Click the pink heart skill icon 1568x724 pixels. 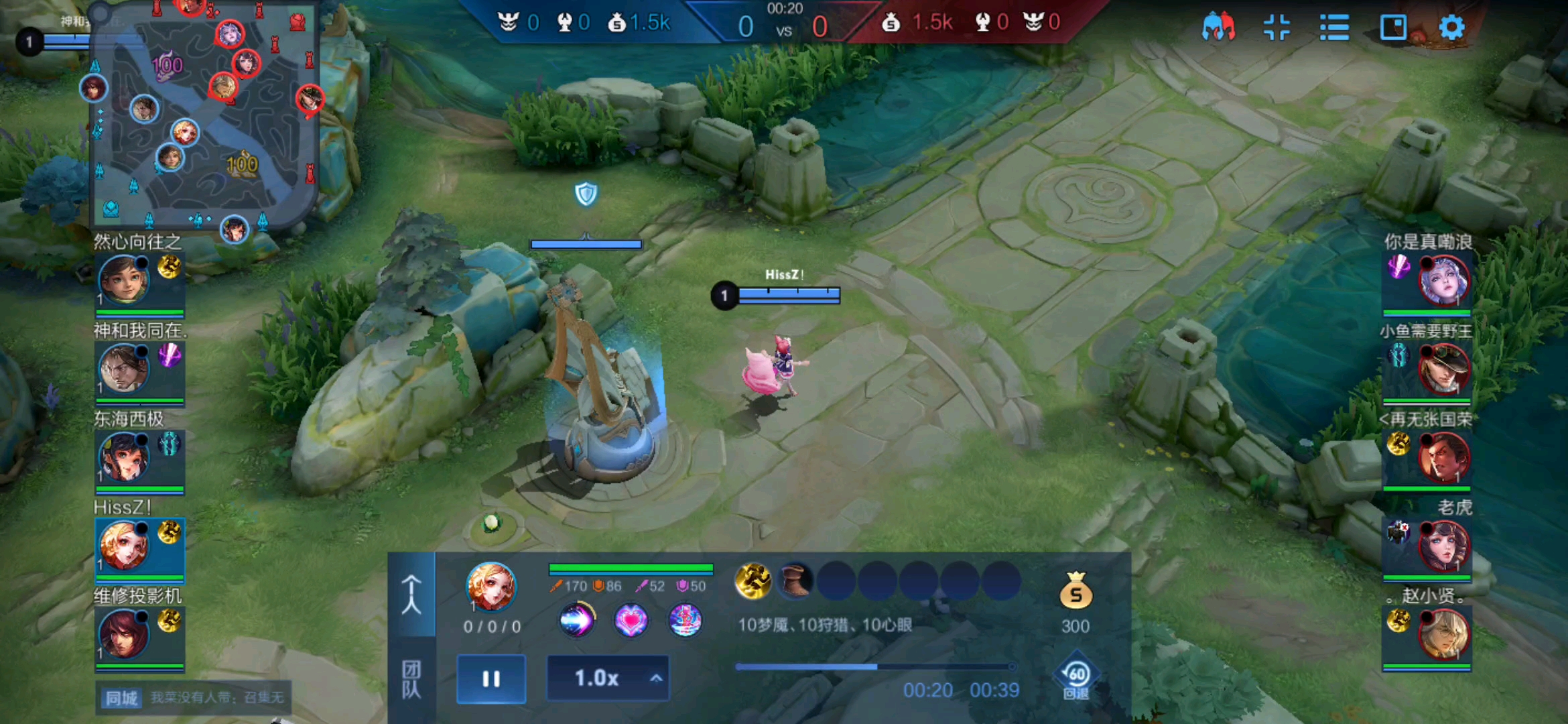[x=631, y=619]
